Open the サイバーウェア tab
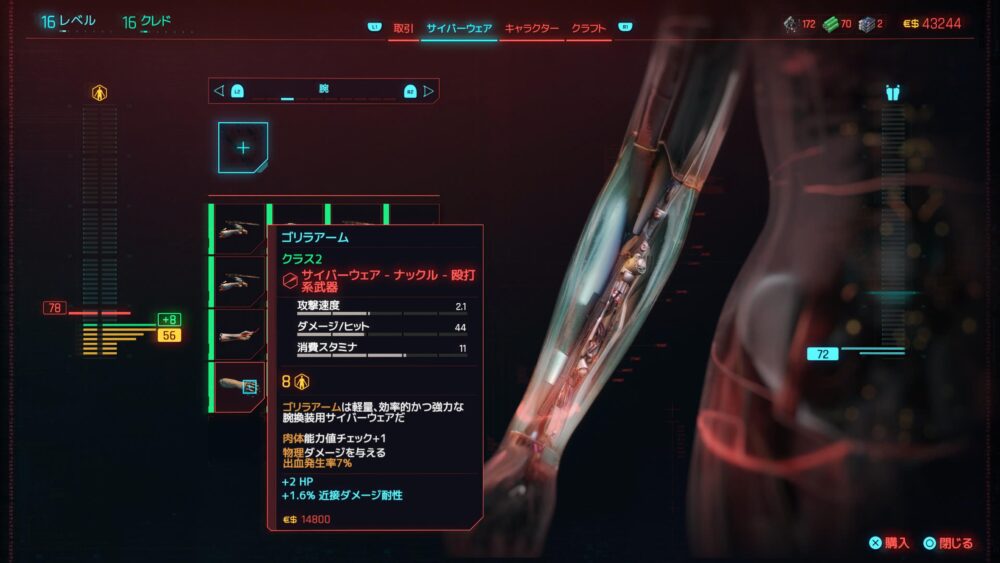 coord(458,28)
